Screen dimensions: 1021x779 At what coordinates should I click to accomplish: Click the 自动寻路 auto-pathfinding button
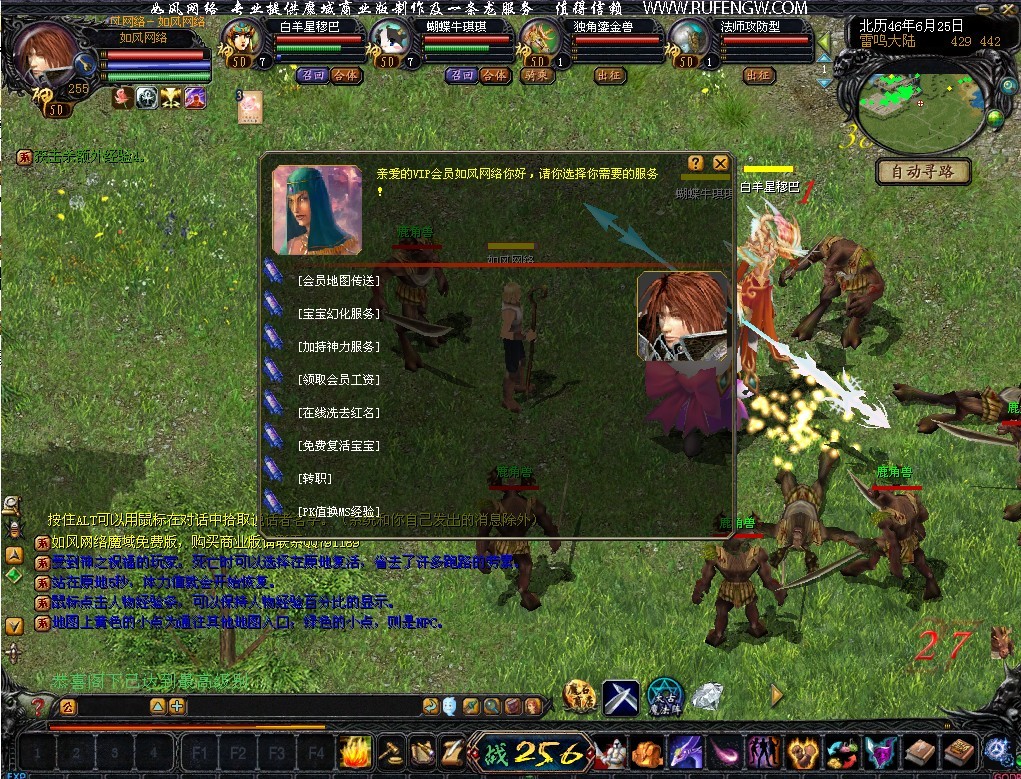pos(923,172)
